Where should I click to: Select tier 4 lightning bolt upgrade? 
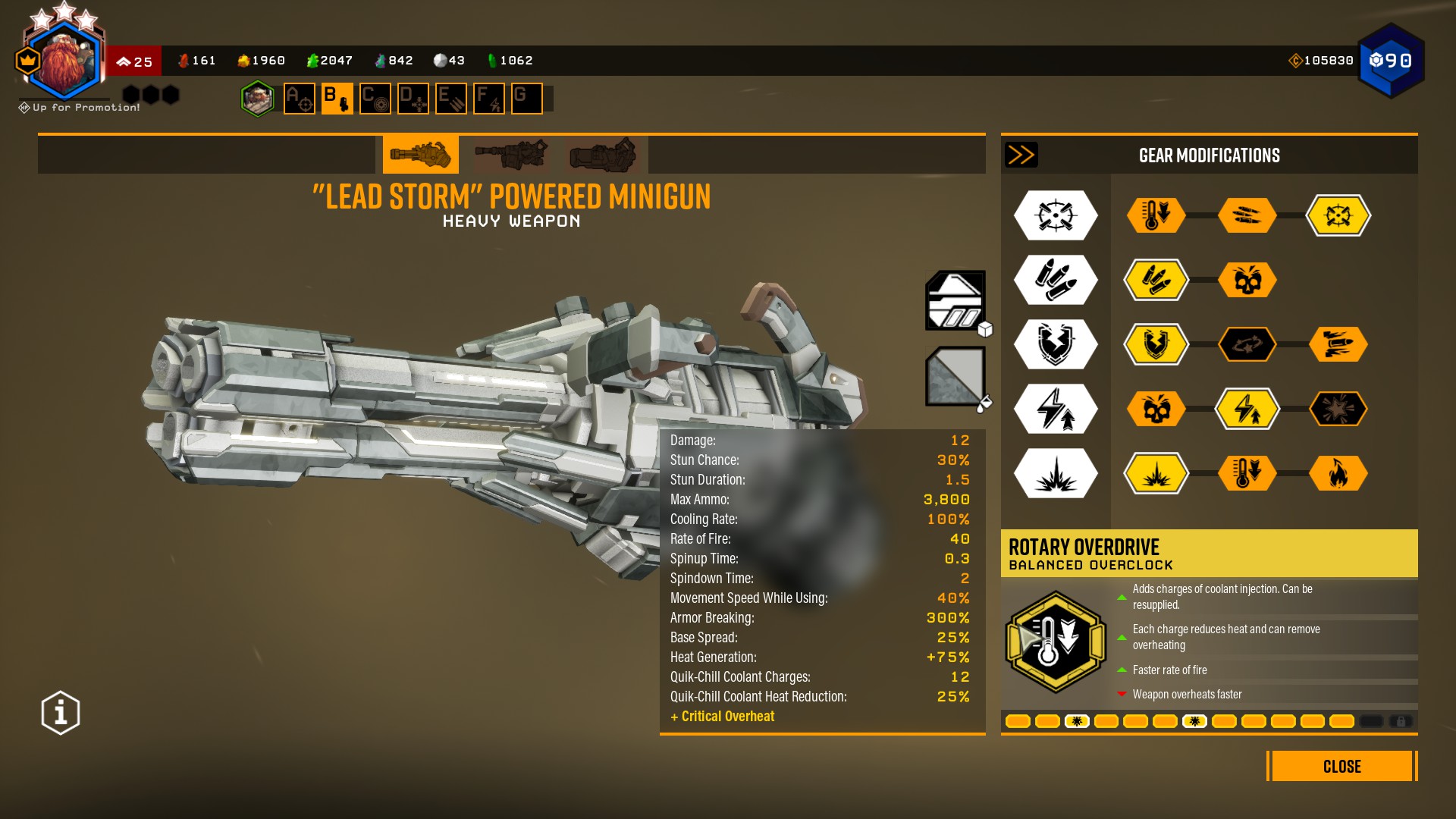(x=1247, y=409)
